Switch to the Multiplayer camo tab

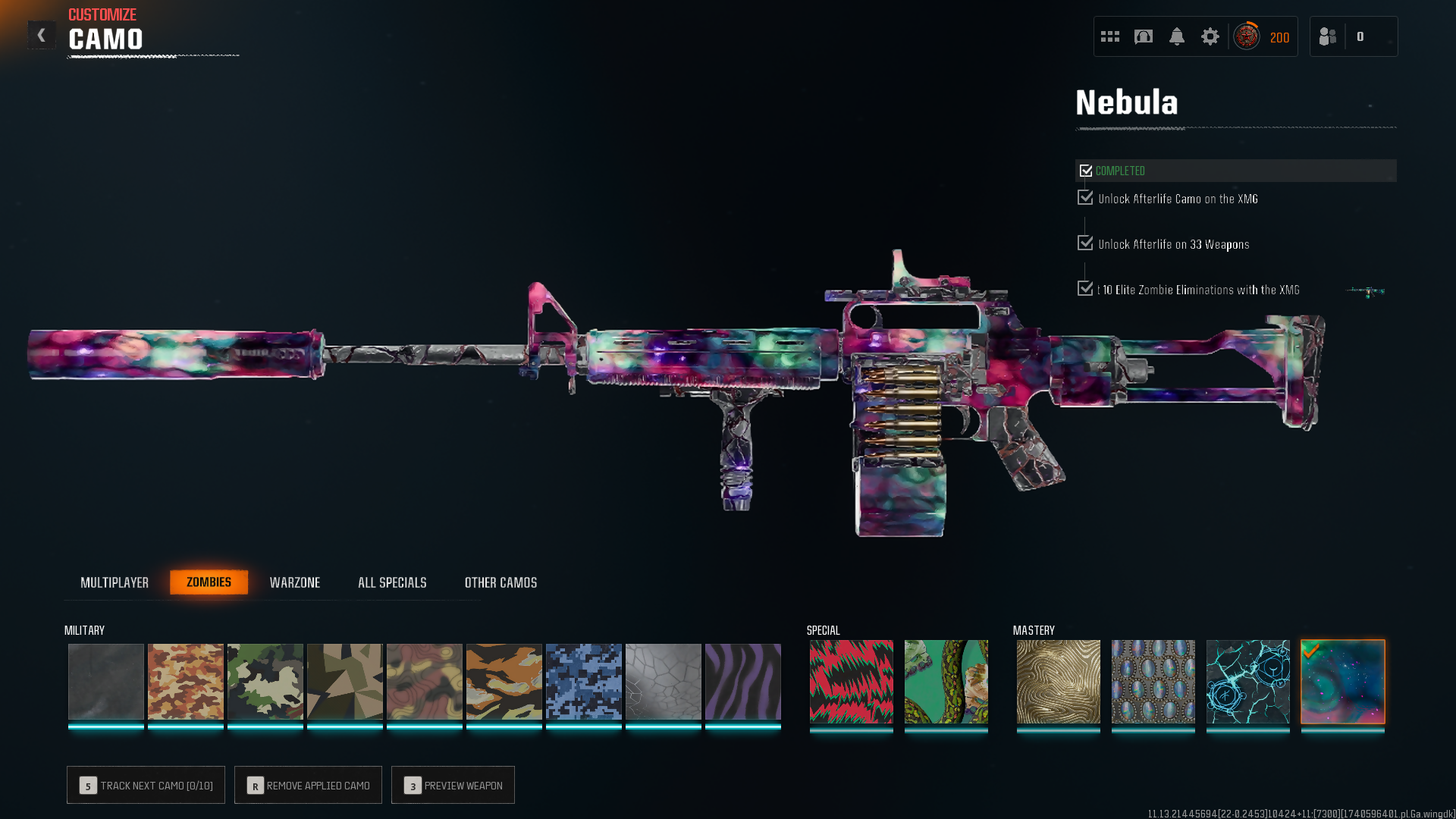[115, 582]
